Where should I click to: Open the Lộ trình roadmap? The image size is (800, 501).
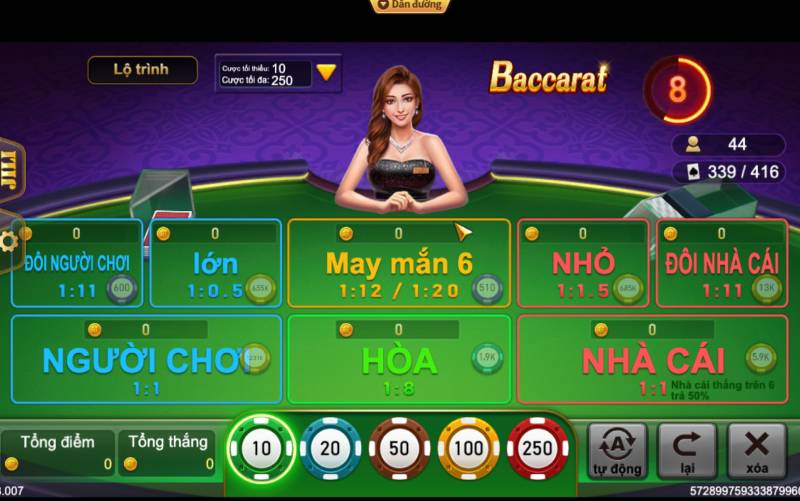coord(141,69)
